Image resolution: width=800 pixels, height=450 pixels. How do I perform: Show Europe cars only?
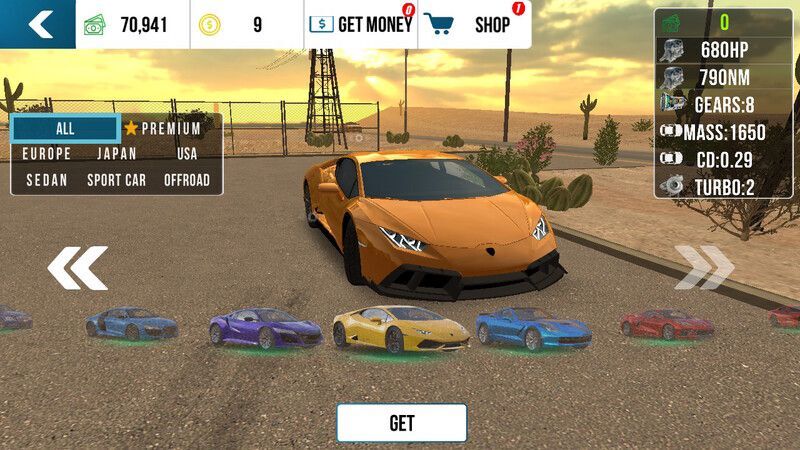[x=47, y=154]
